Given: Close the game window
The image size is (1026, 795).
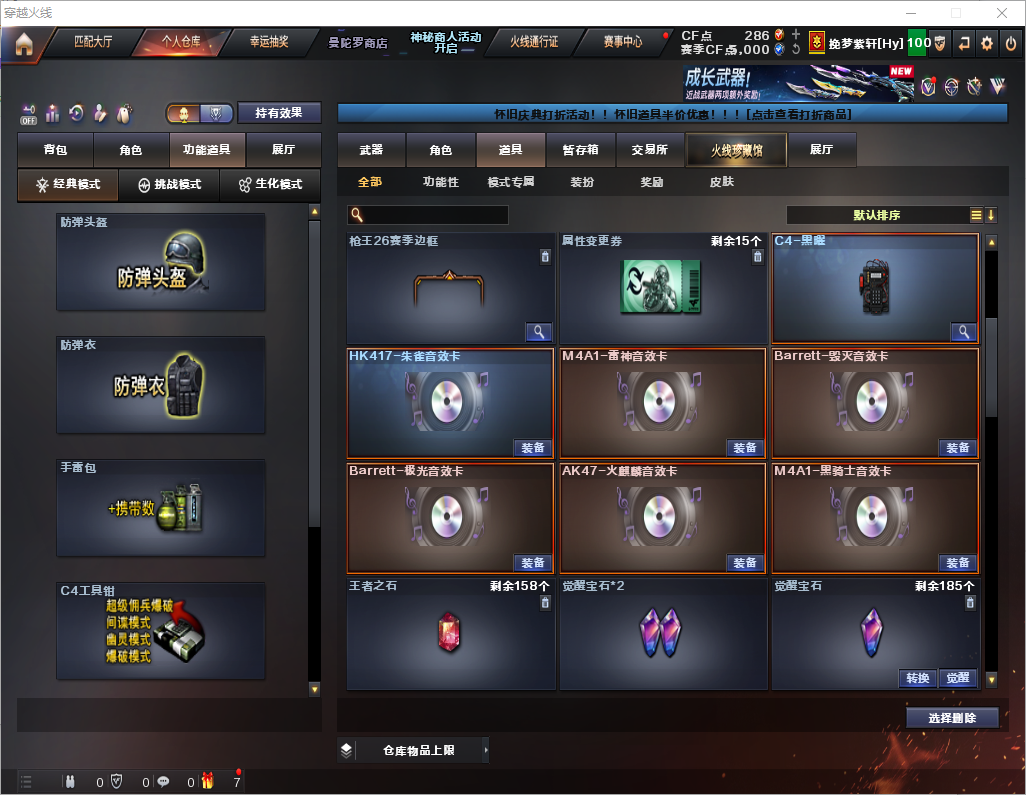Looking at the screenshot, I should click(x=1002, y=13).
